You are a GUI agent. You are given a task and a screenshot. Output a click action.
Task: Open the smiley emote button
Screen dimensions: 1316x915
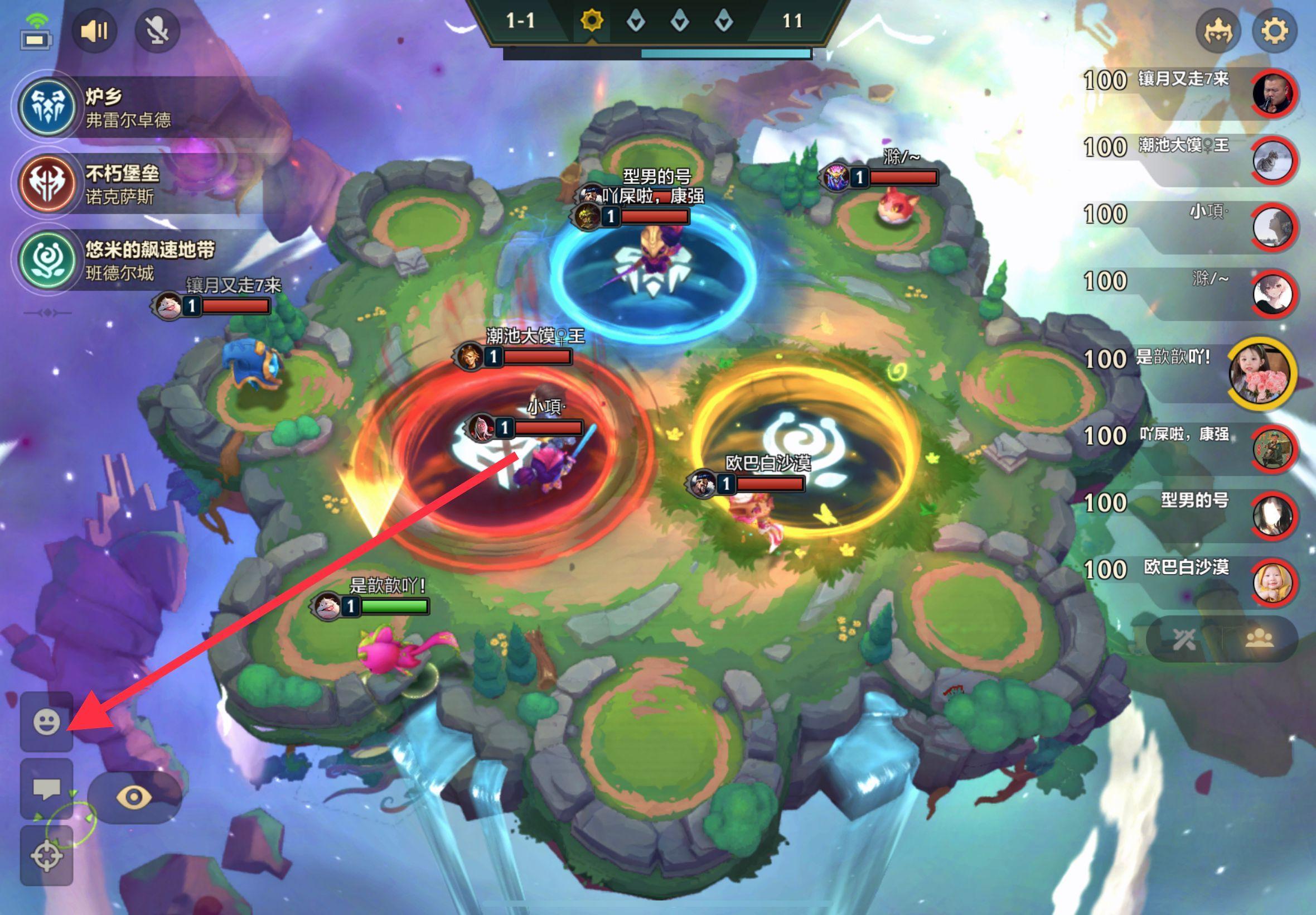46,721
